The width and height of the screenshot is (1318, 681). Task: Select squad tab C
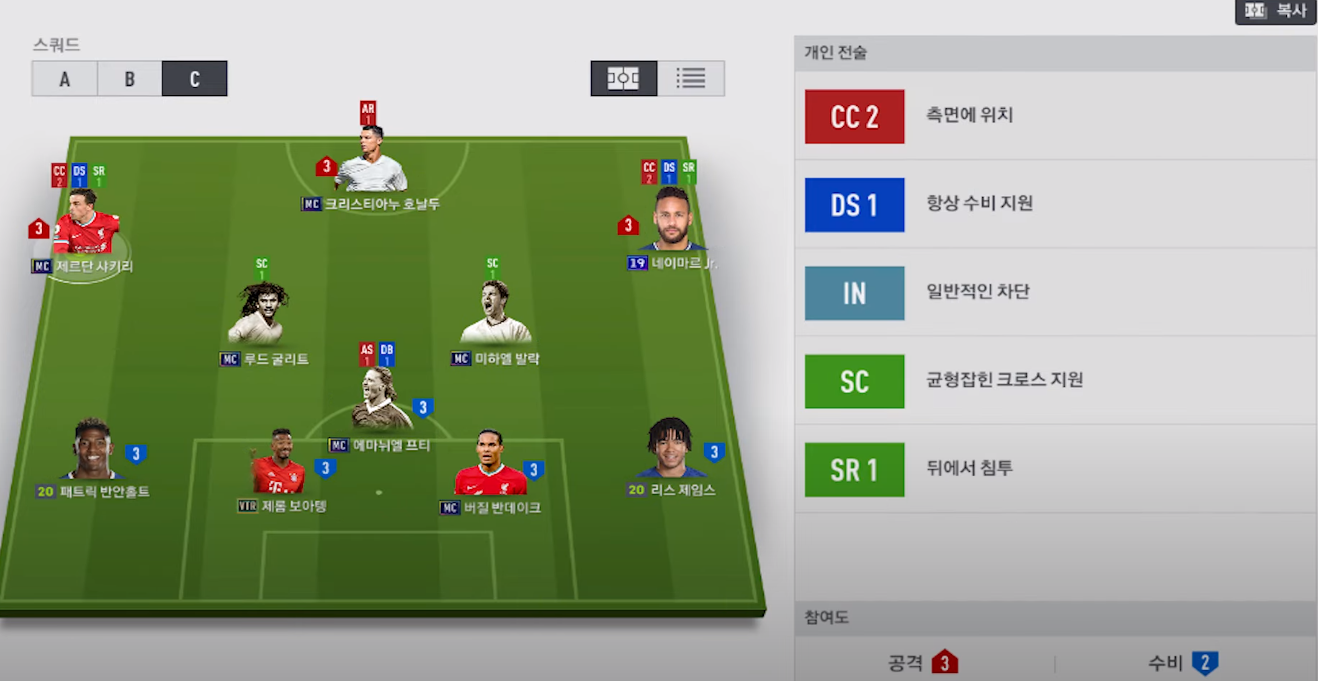(194, 79)
